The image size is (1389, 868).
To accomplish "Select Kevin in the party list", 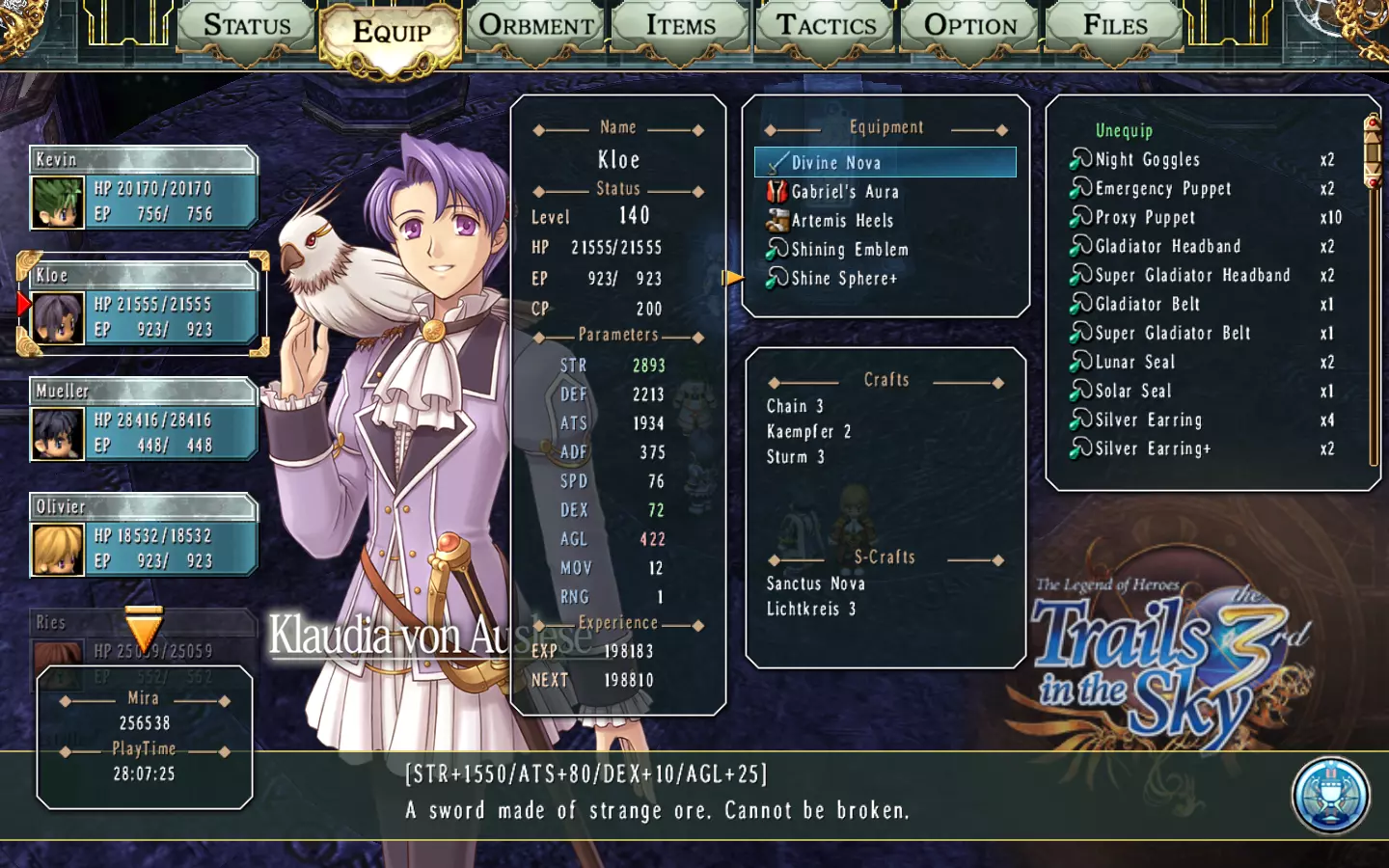I will 144,189.
